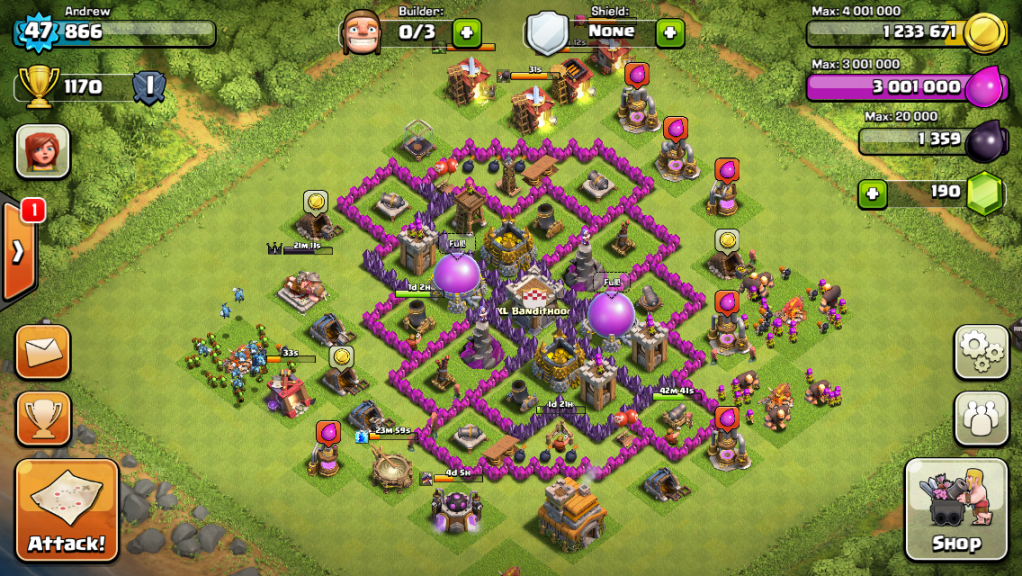Buy more gems with the green plus
The width and height of the screenshot is (1022, 576).
(x=873, y=192)
